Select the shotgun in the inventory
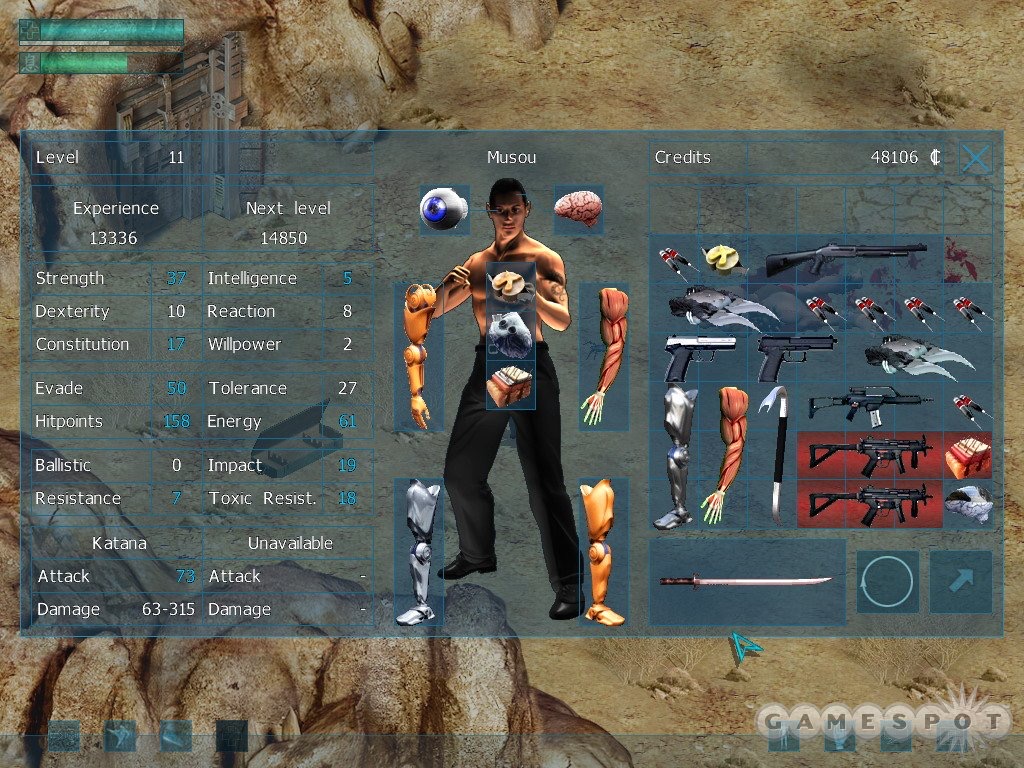1024x768 pixels. [845, 259]
